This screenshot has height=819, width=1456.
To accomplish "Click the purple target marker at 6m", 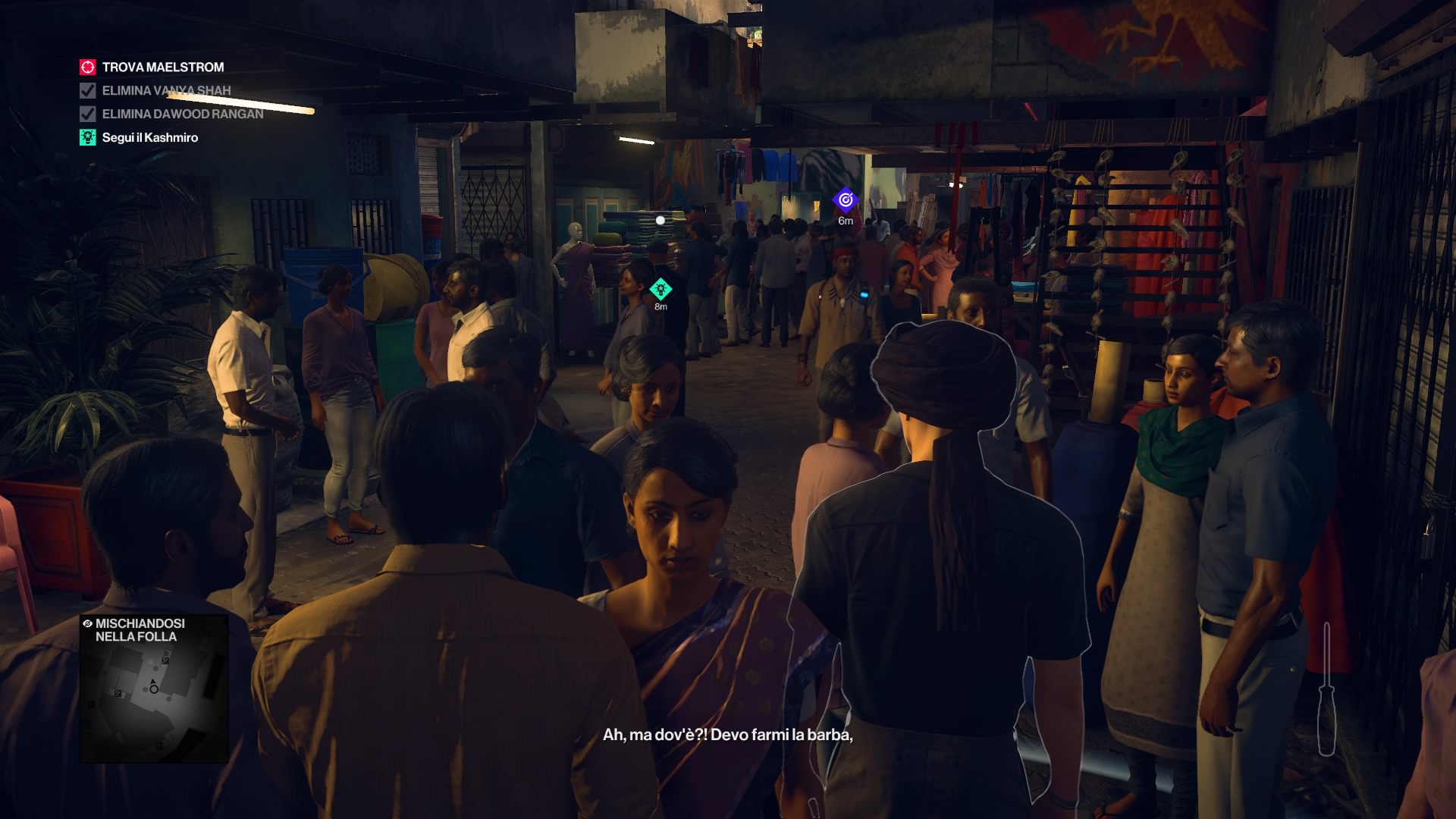I will [845, 200].
